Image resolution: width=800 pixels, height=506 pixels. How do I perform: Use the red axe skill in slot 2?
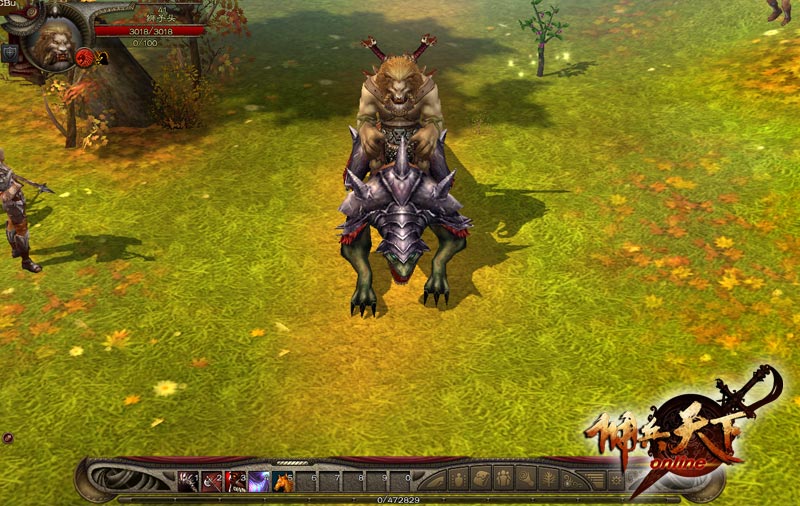[212, 481]
